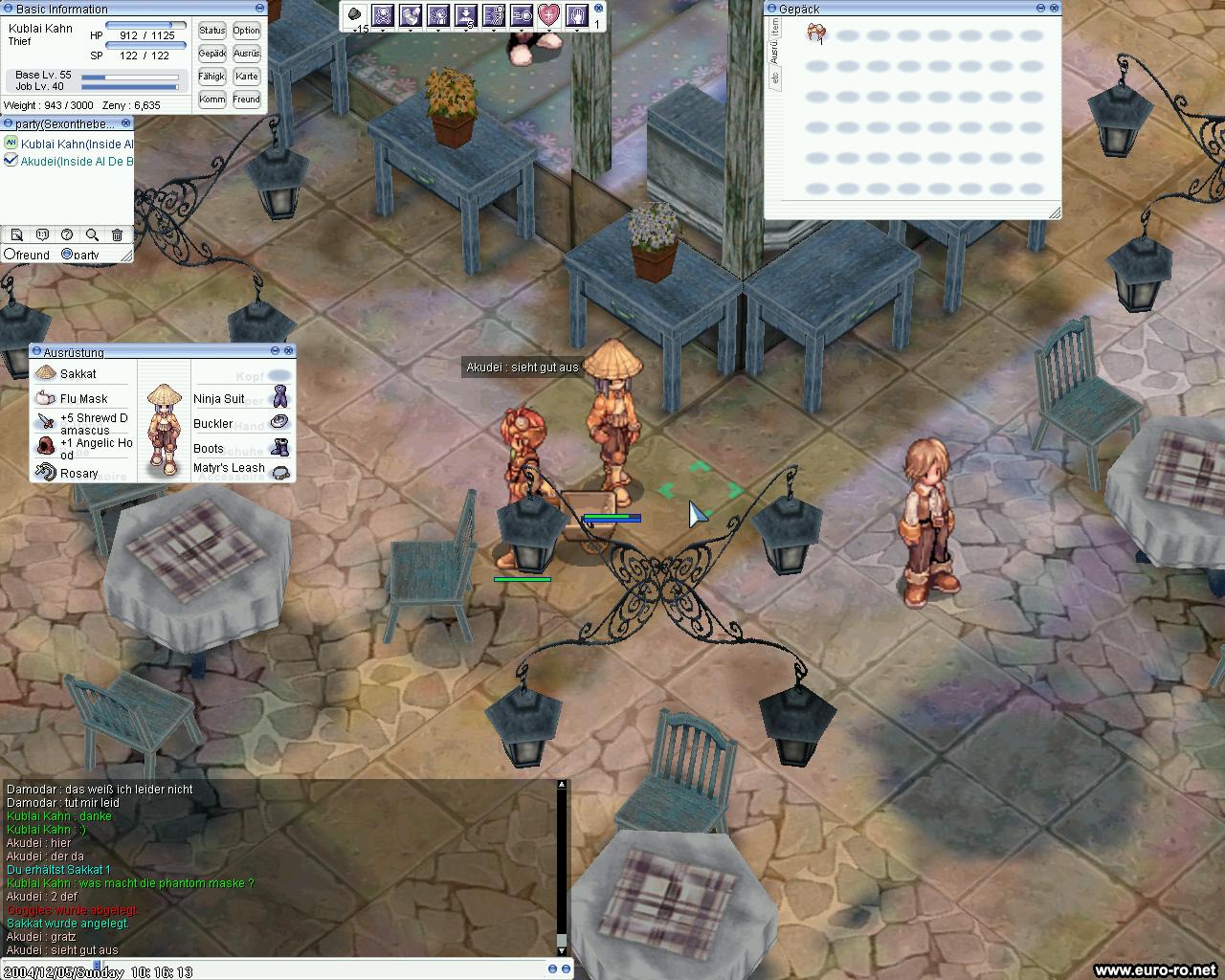The image size is (1225, 980).
Task: Click the Karte map button
Action: 246,77
